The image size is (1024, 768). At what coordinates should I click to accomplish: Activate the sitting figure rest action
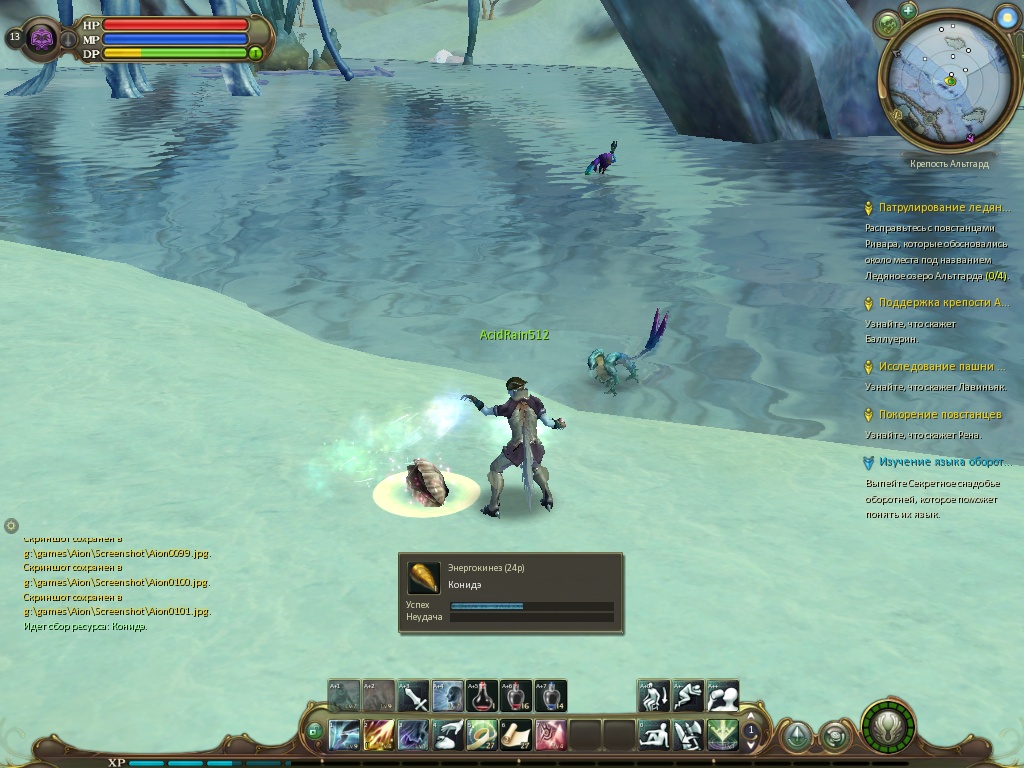coord(654,736)
